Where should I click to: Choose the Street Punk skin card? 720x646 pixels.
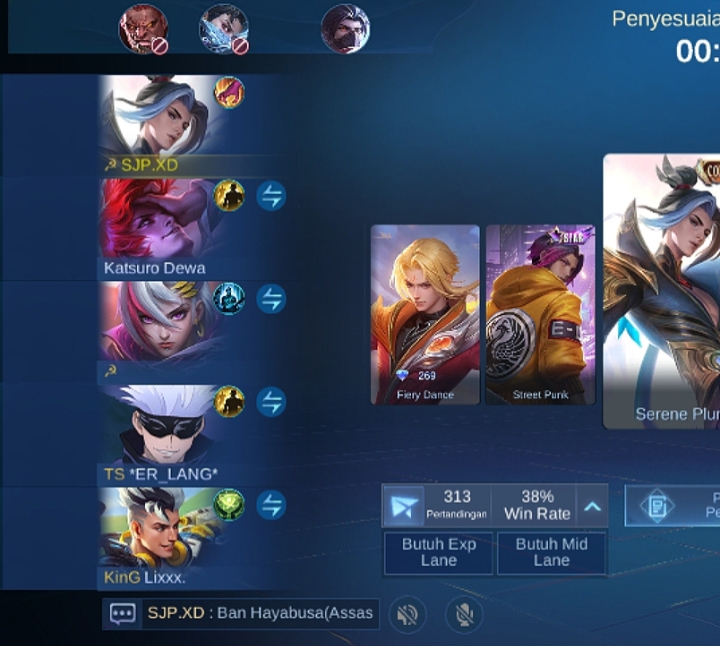[x=540, y=314]
